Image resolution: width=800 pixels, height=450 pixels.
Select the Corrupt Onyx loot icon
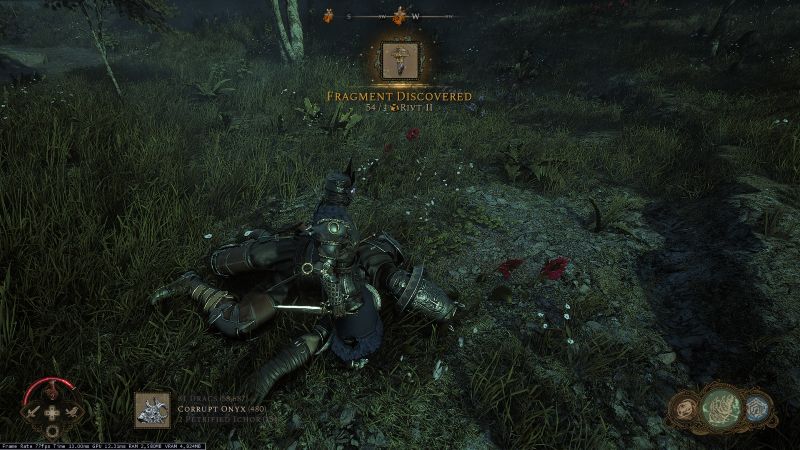coord(149,407)
